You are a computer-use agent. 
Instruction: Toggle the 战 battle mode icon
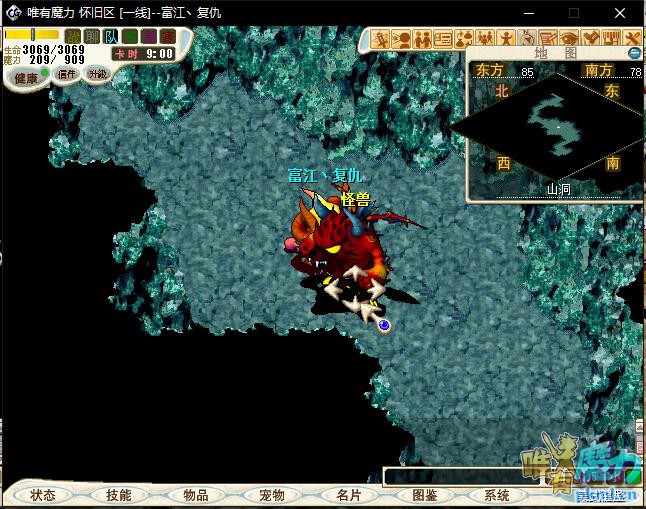(73, 37)
